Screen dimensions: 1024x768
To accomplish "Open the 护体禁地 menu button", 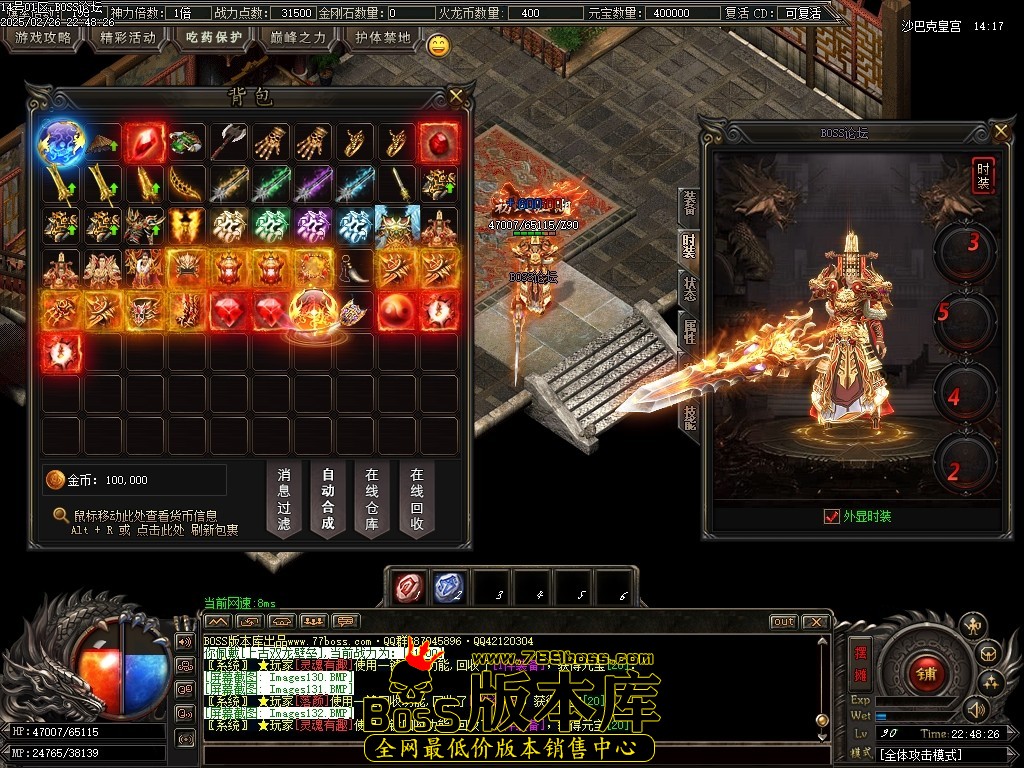I will 383,38.
